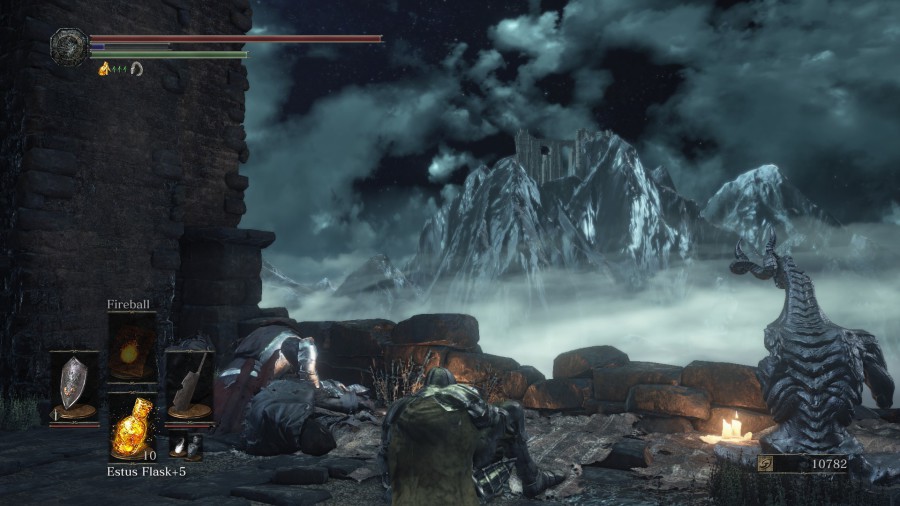Image resolution: width=900 pixels, height=506 pixels.
Task: Click the grey horseshoe-shaped status icon
Action: pyautogui.click(x=136, y=68)
